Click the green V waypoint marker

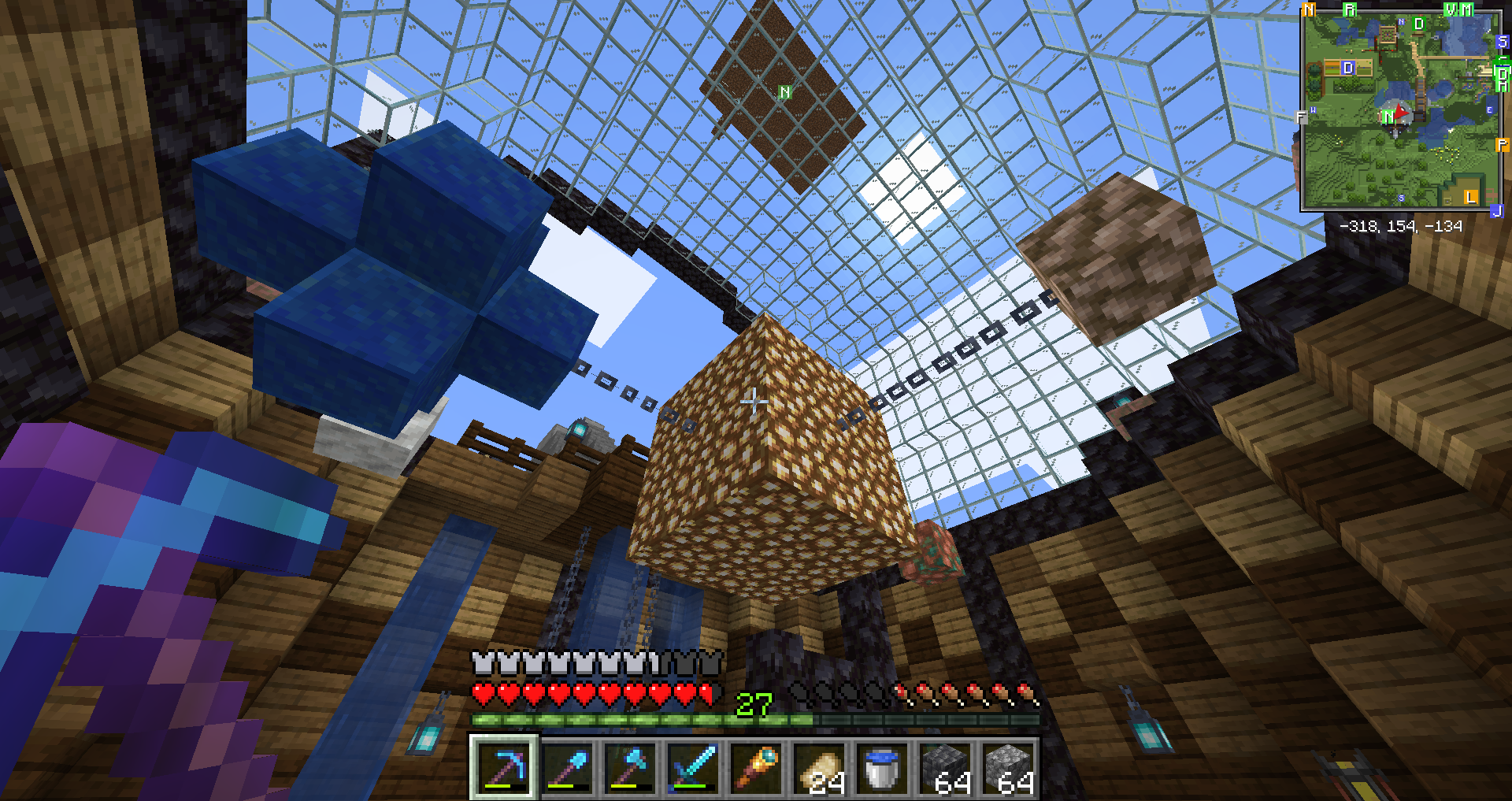pyautogui.click(x=1451, y=10)
